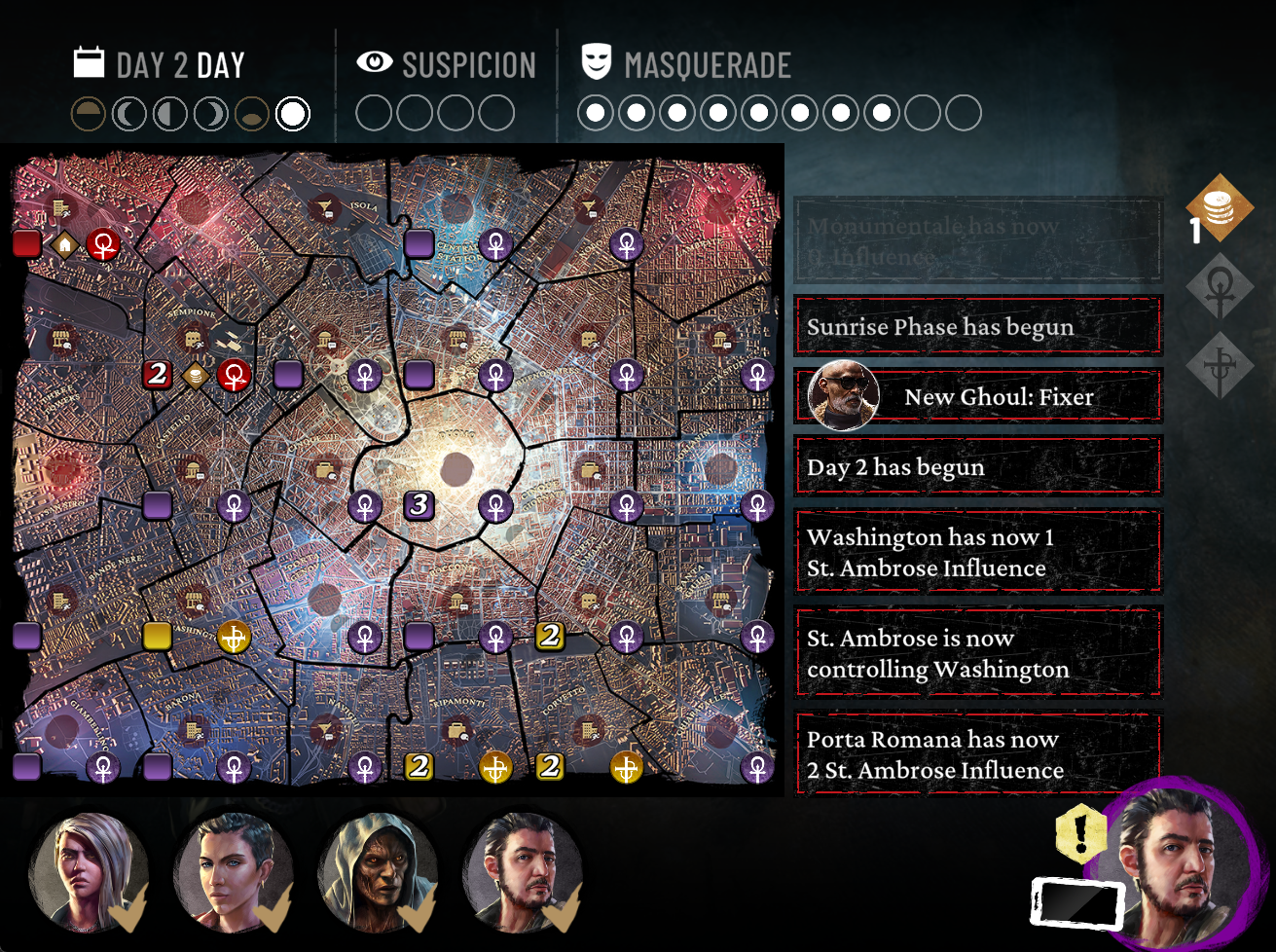Click the 'Day 2 has begun' log entry
The width and height of the screenshot is (1276, 952).
[x=978, y=467]
